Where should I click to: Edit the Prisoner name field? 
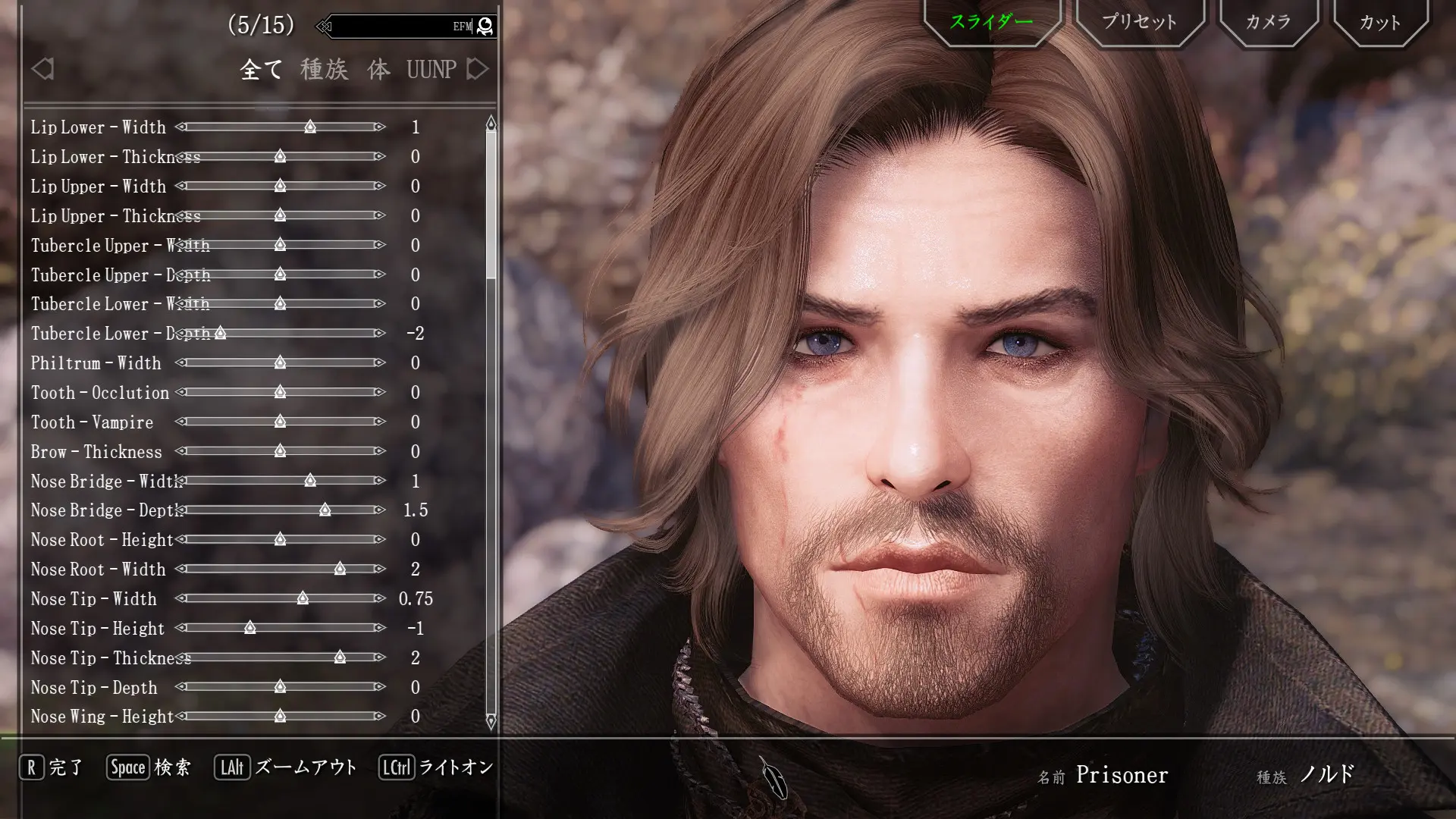click(1122, 775)
